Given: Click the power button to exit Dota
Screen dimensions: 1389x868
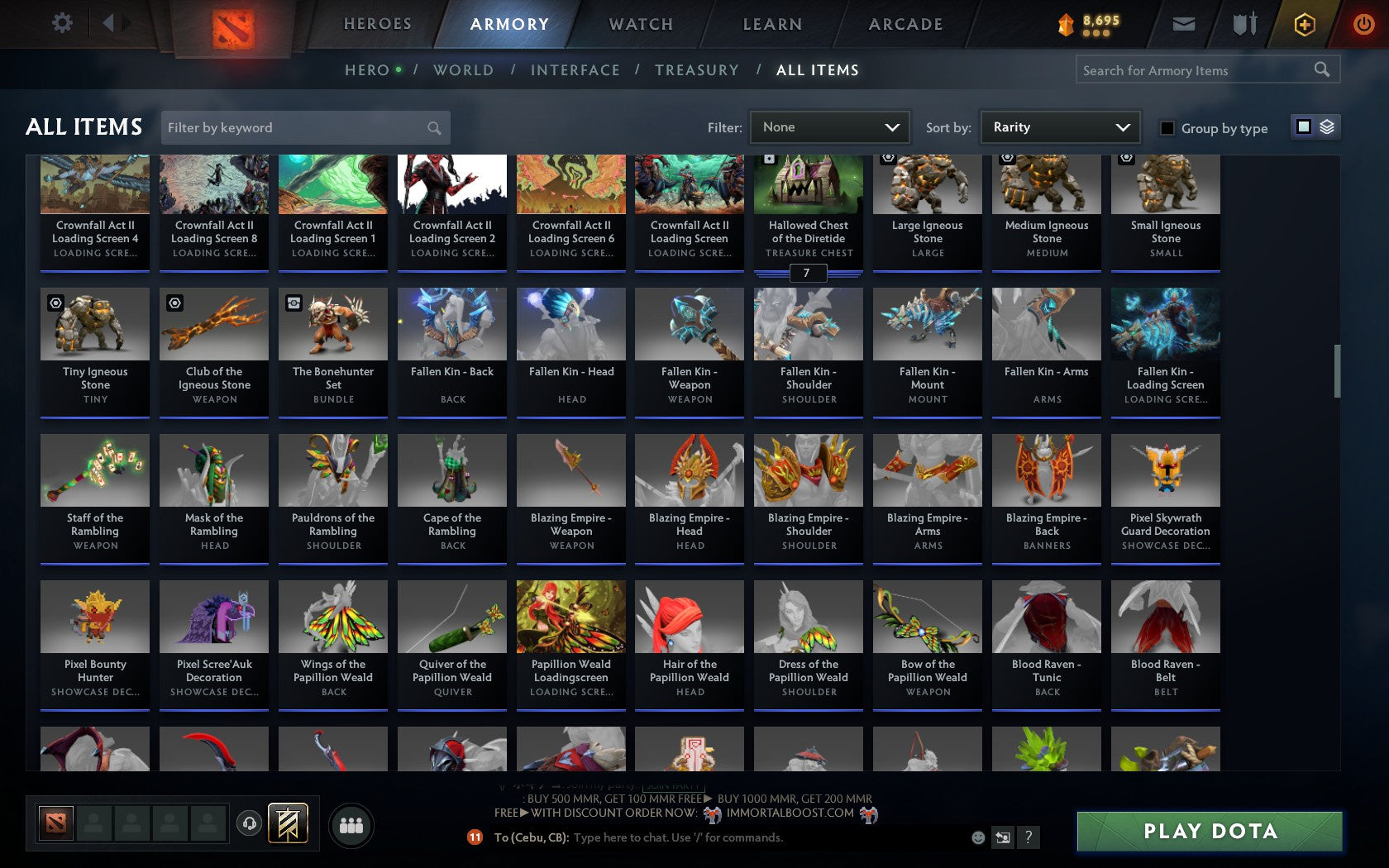Looking at the screenshot, I should pos(1363,22).
